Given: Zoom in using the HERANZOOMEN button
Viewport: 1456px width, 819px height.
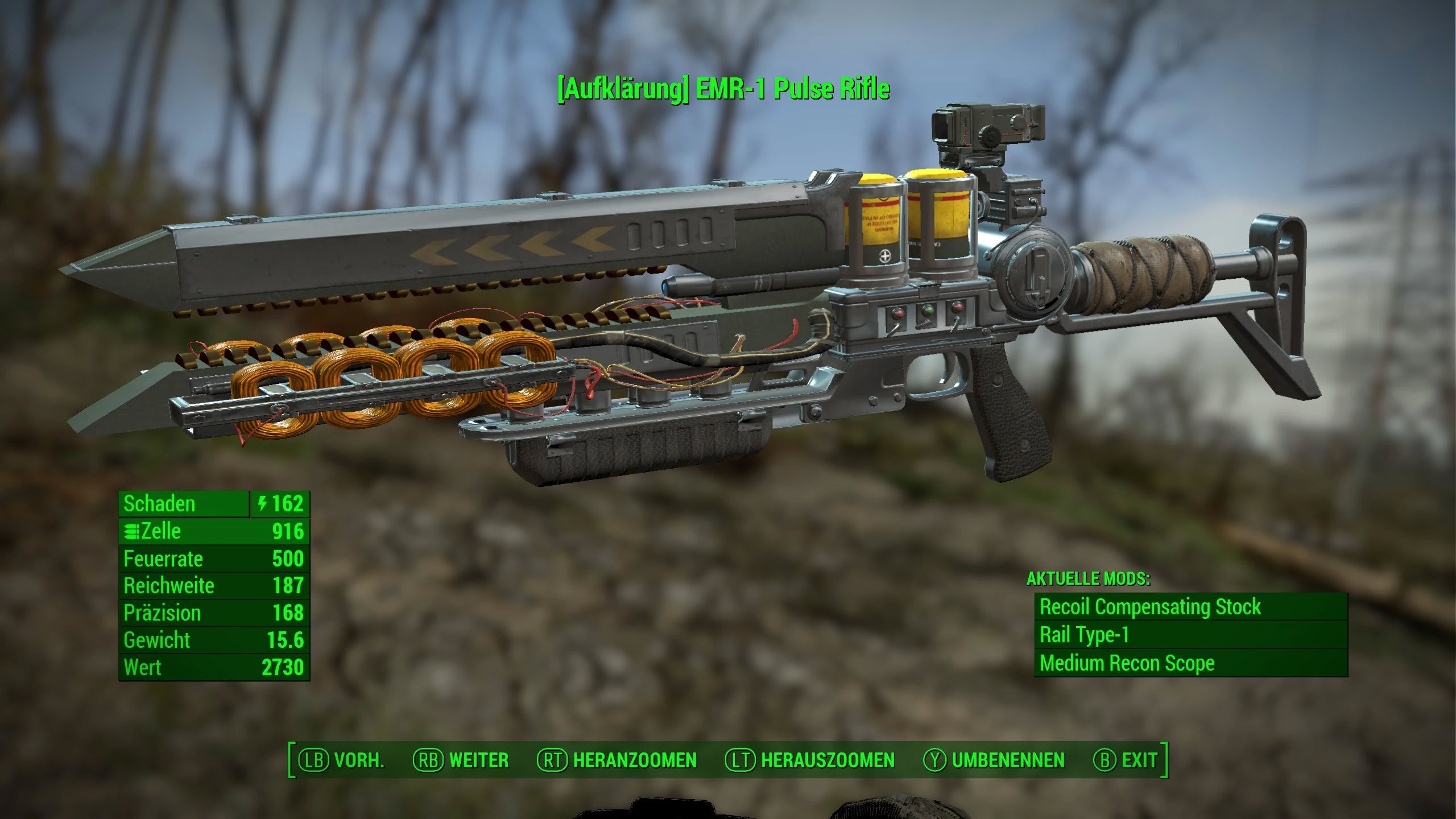Looking at the screenshot, I should [x=617, y=760].
